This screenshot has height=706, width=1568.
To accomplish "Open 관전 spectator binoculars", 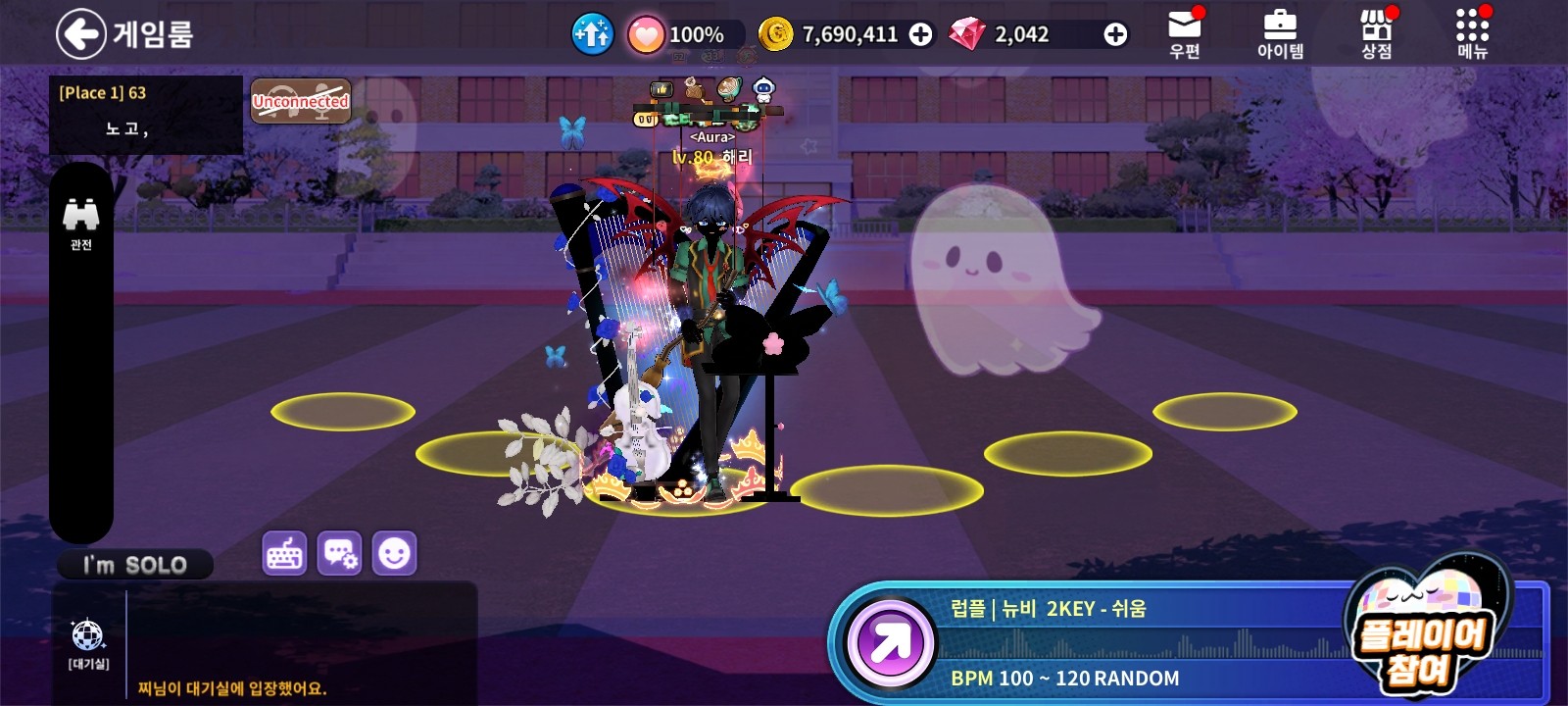I will [80, 222].
